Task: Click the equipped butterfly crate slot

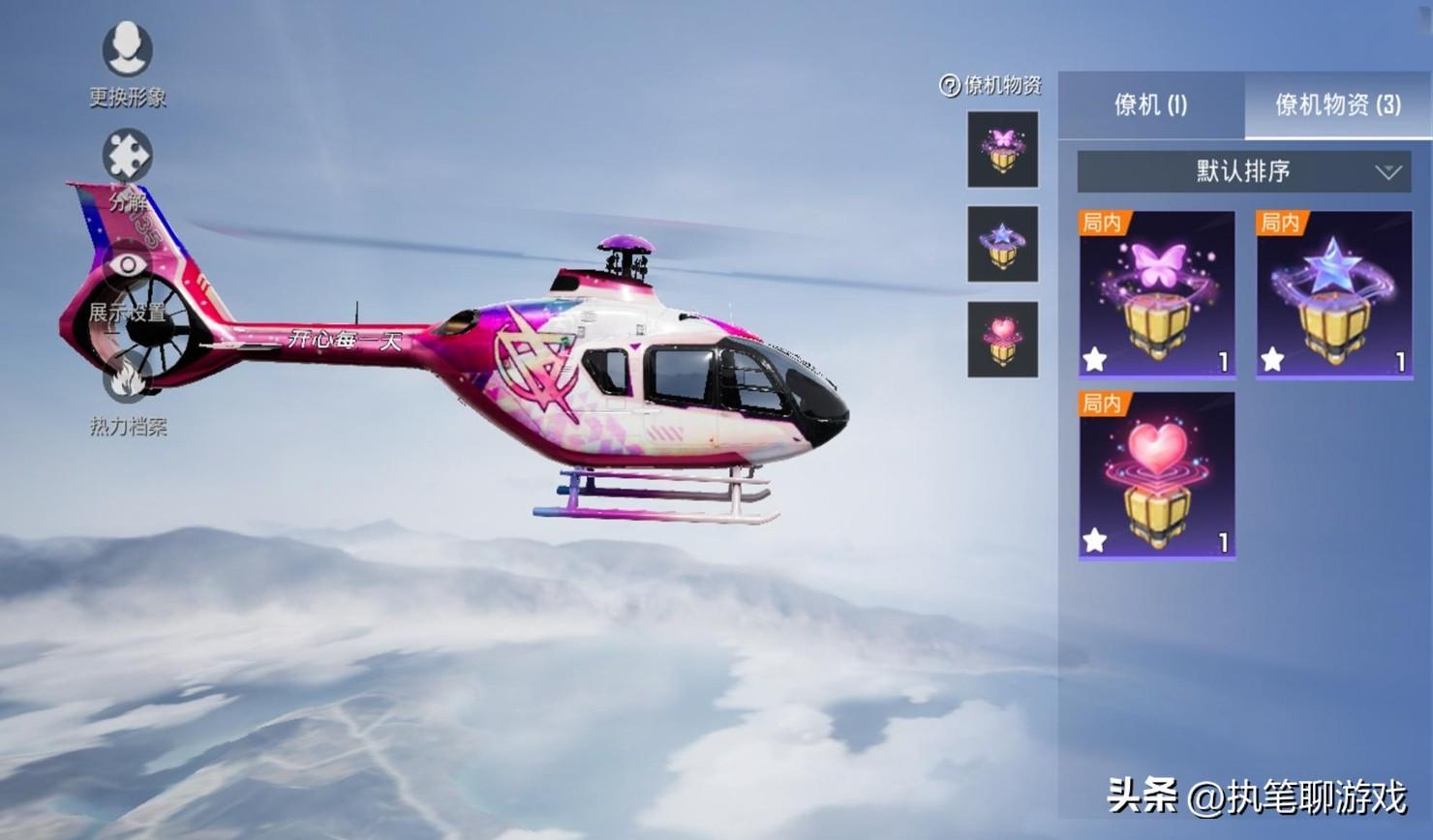Action: click(1002, 149)
